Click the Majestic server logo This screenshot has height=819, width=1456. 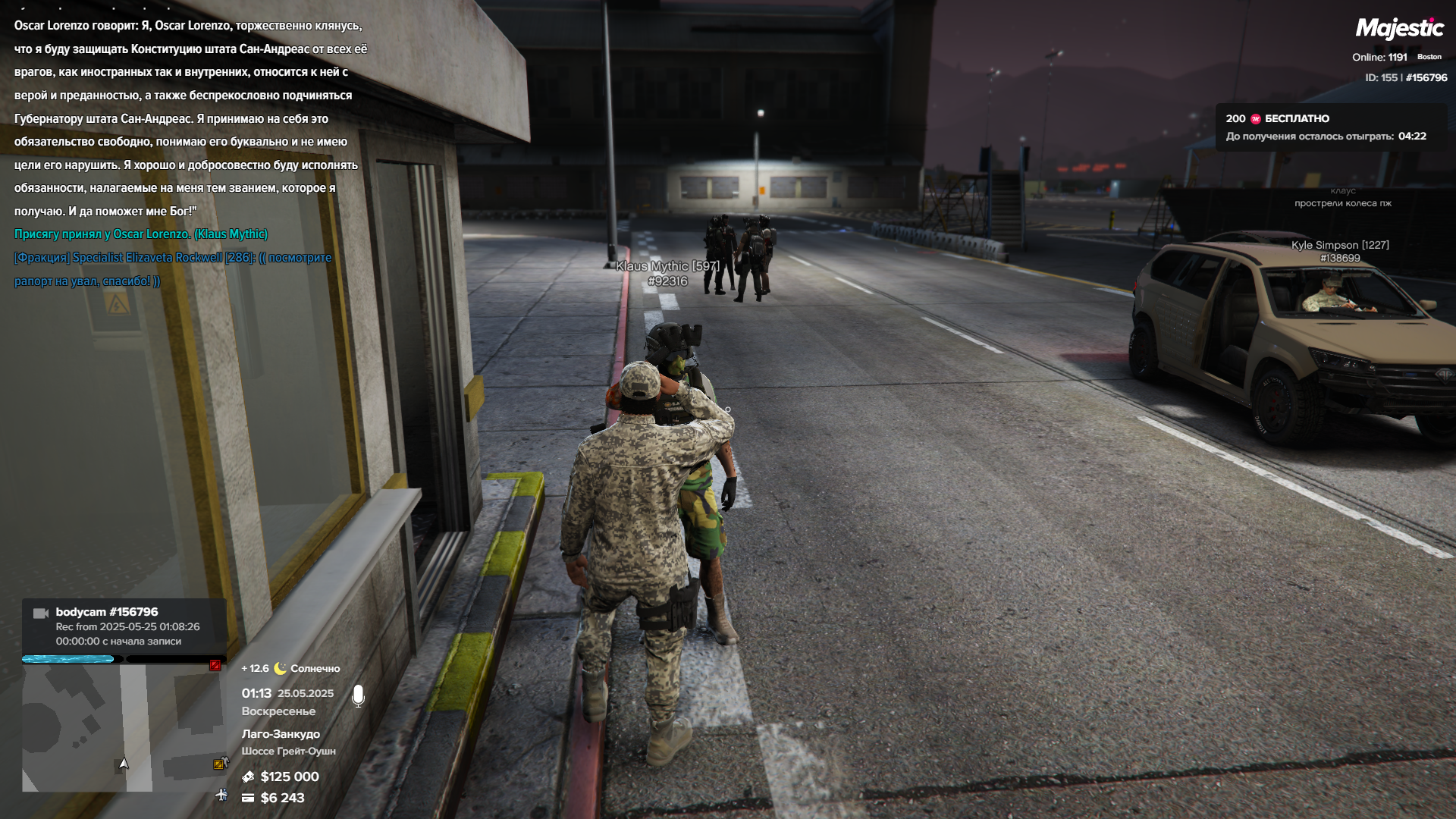pyautogui.click(x=1399, y=29)
